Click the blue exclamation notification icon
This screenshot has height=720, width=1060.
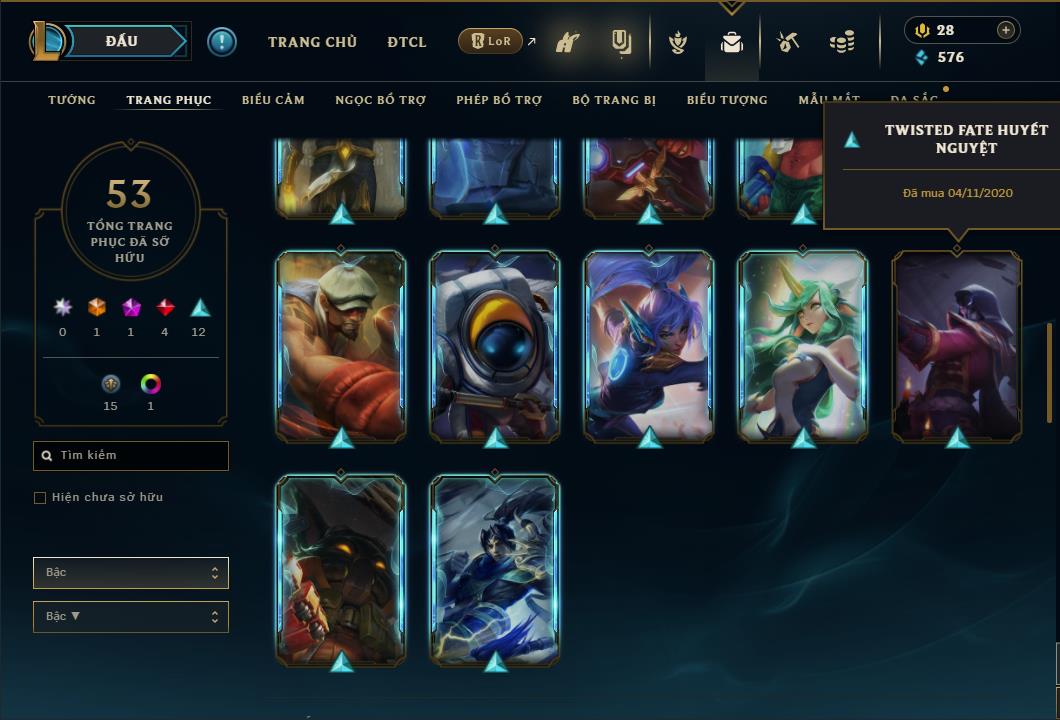coord(222,42)
